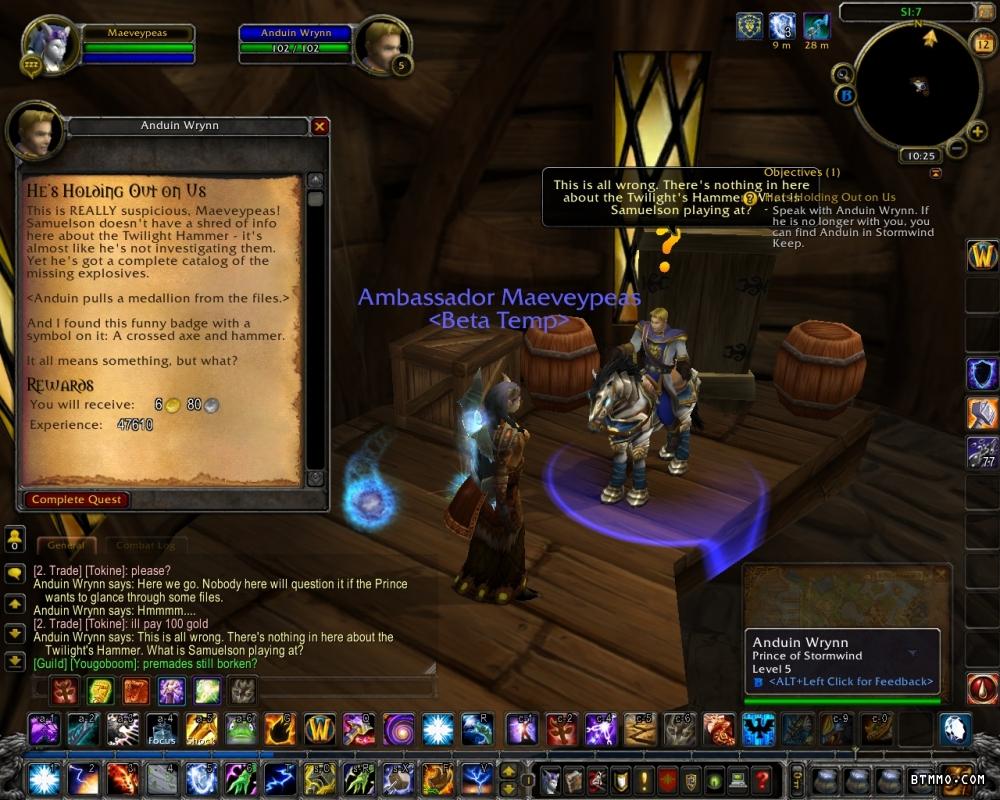Click the Alliance lion crest buff icon
Viewport: 1000px width, 800px height.
[748, 26]
